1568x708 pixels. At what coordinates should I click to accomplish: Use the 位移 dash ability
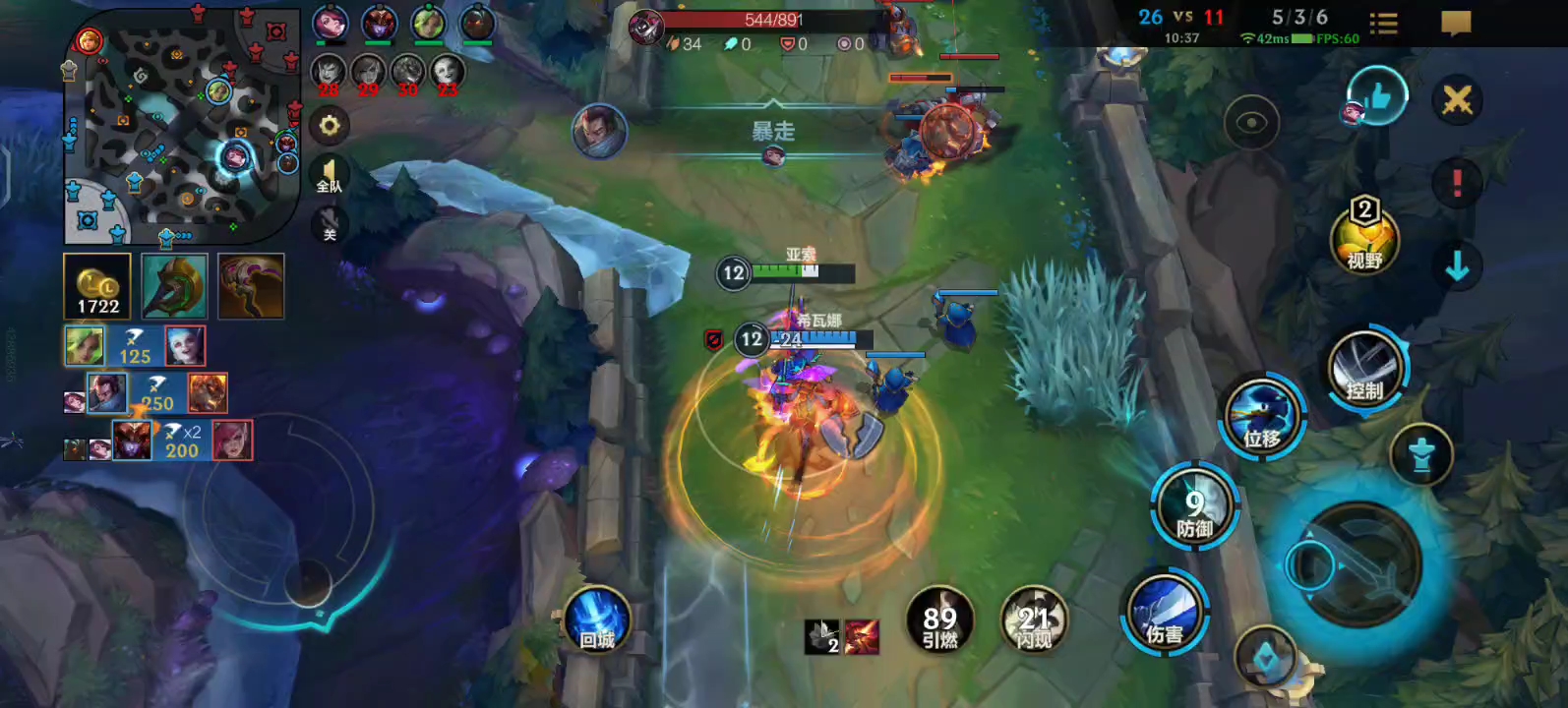[x=1263, y=416]
